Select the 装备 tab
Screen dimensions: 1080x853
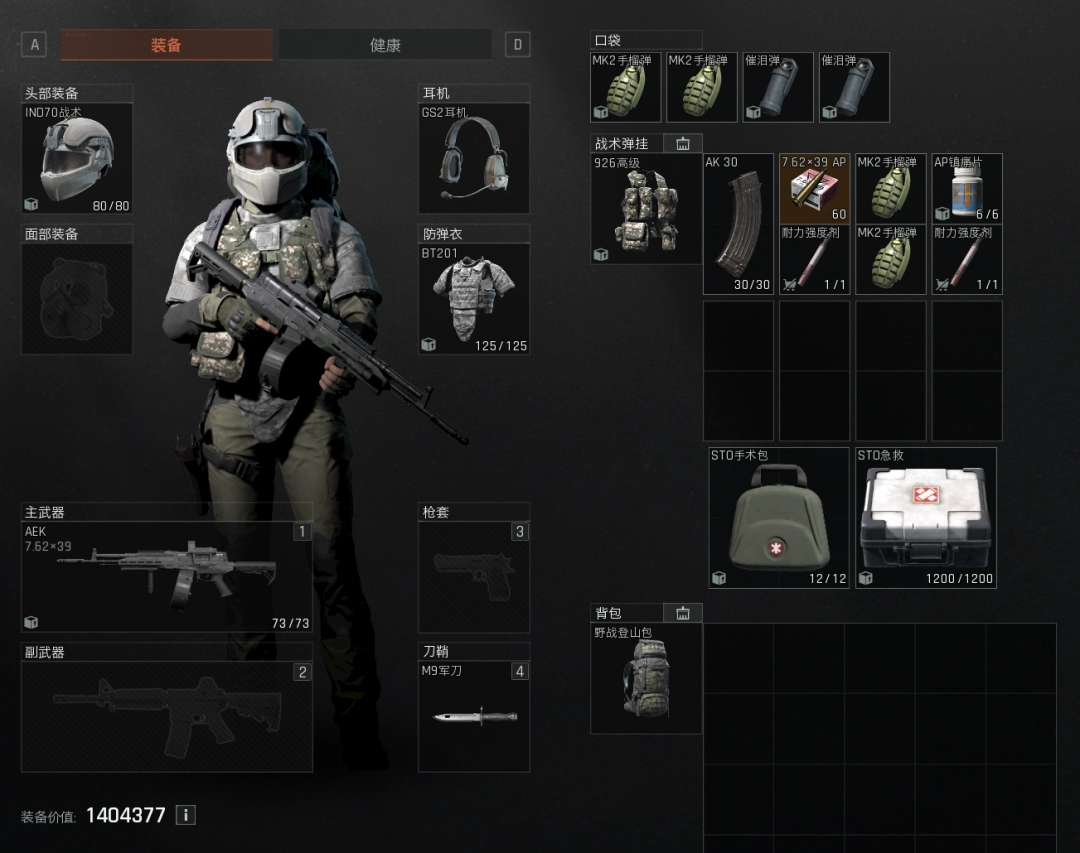[166, 45]
